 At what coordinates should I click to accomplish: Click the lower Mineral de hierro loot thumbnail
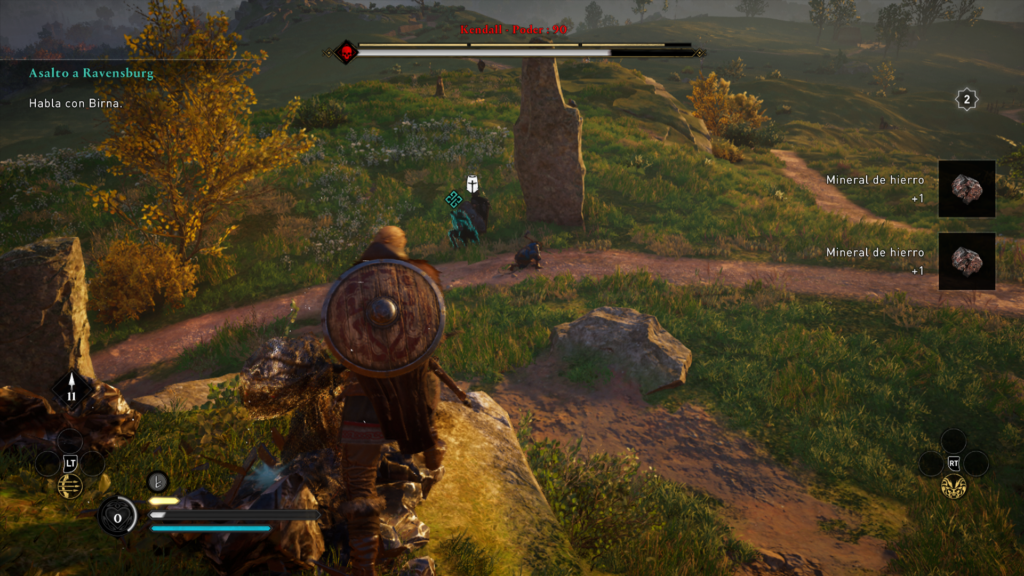966,261
